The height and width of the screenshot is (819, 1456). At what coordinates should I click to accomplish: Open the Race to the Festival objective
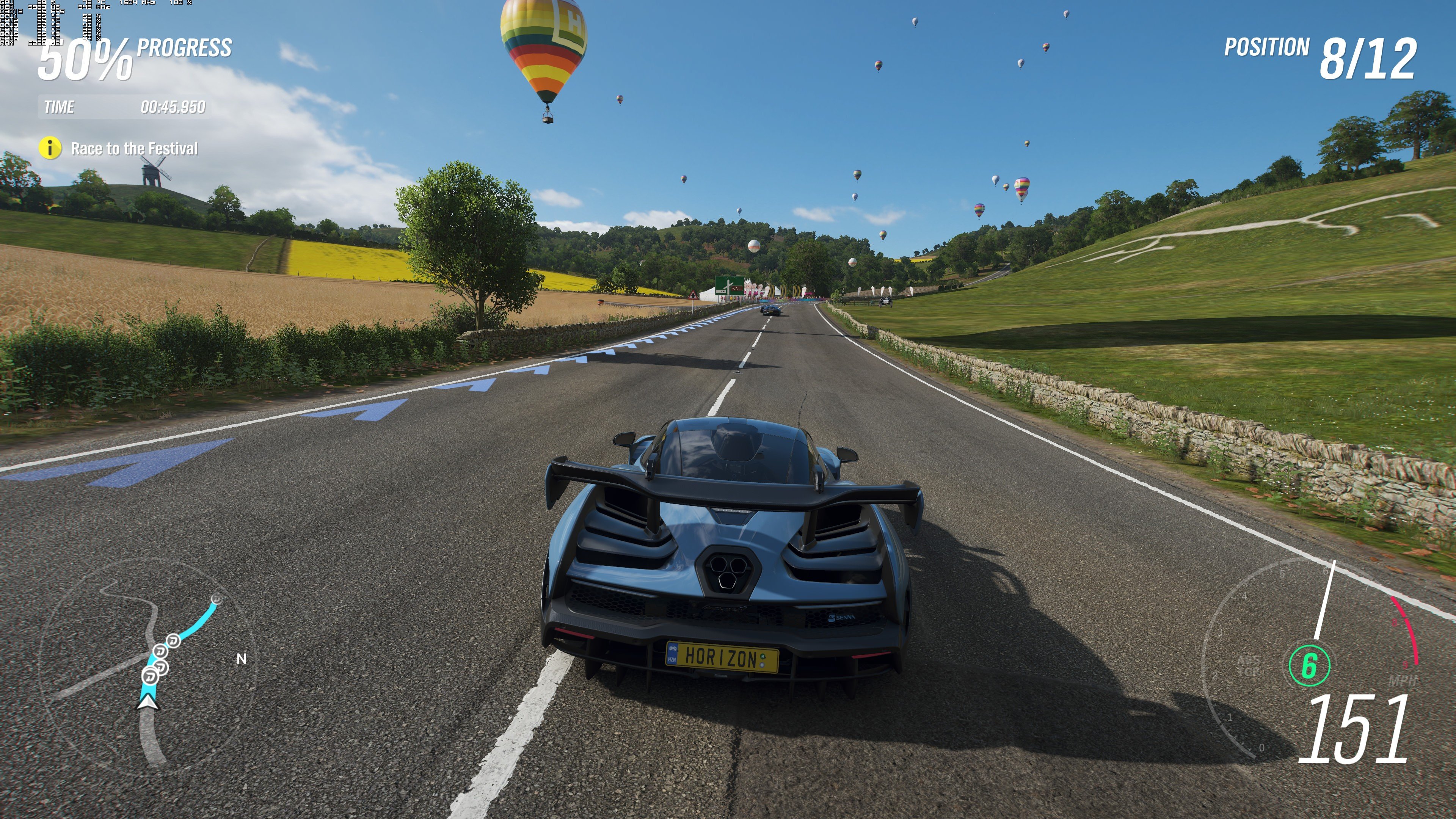click(x=134, y=149)
